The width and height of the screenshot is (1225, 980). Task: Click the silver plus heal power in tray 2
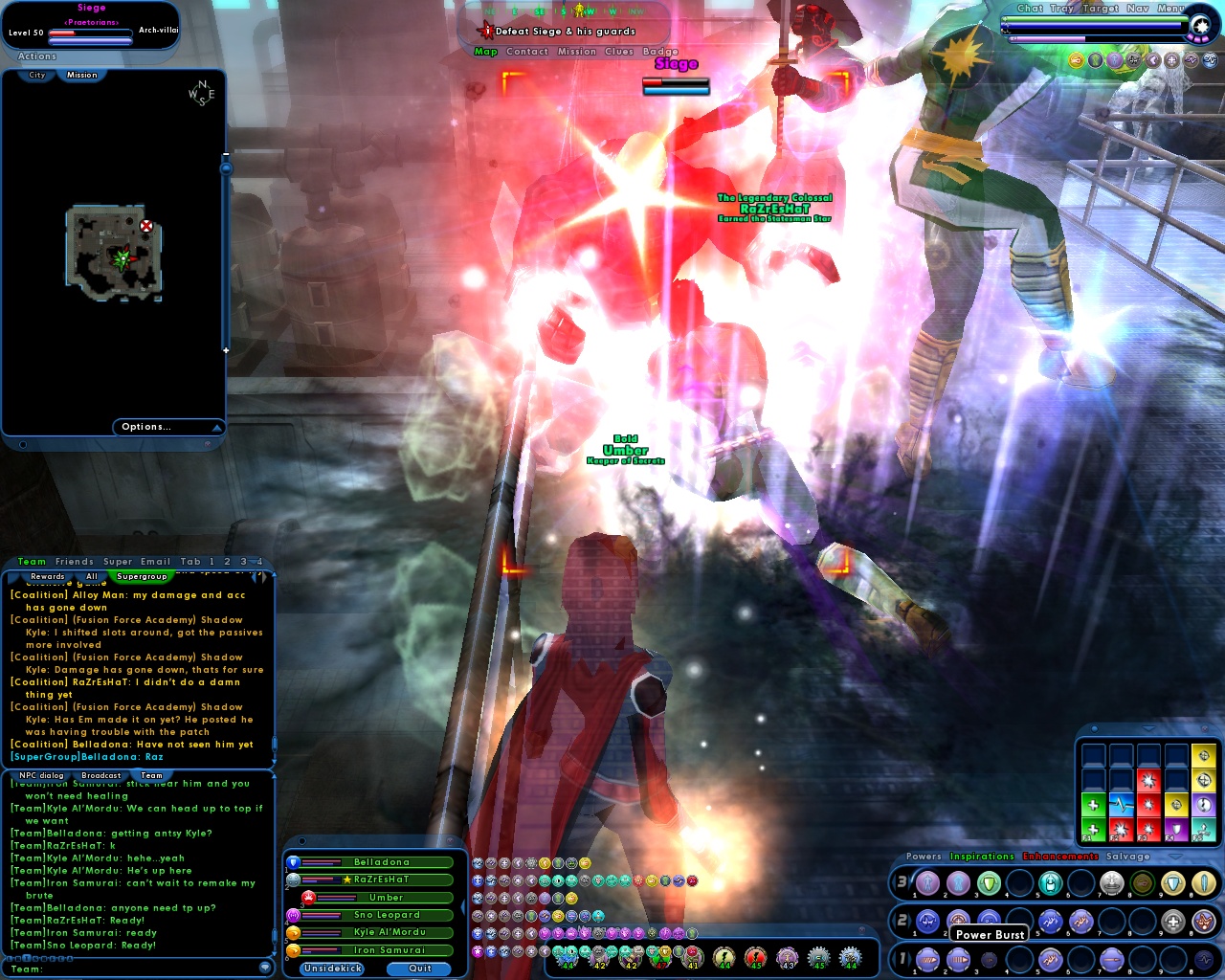coord(1172,921)
